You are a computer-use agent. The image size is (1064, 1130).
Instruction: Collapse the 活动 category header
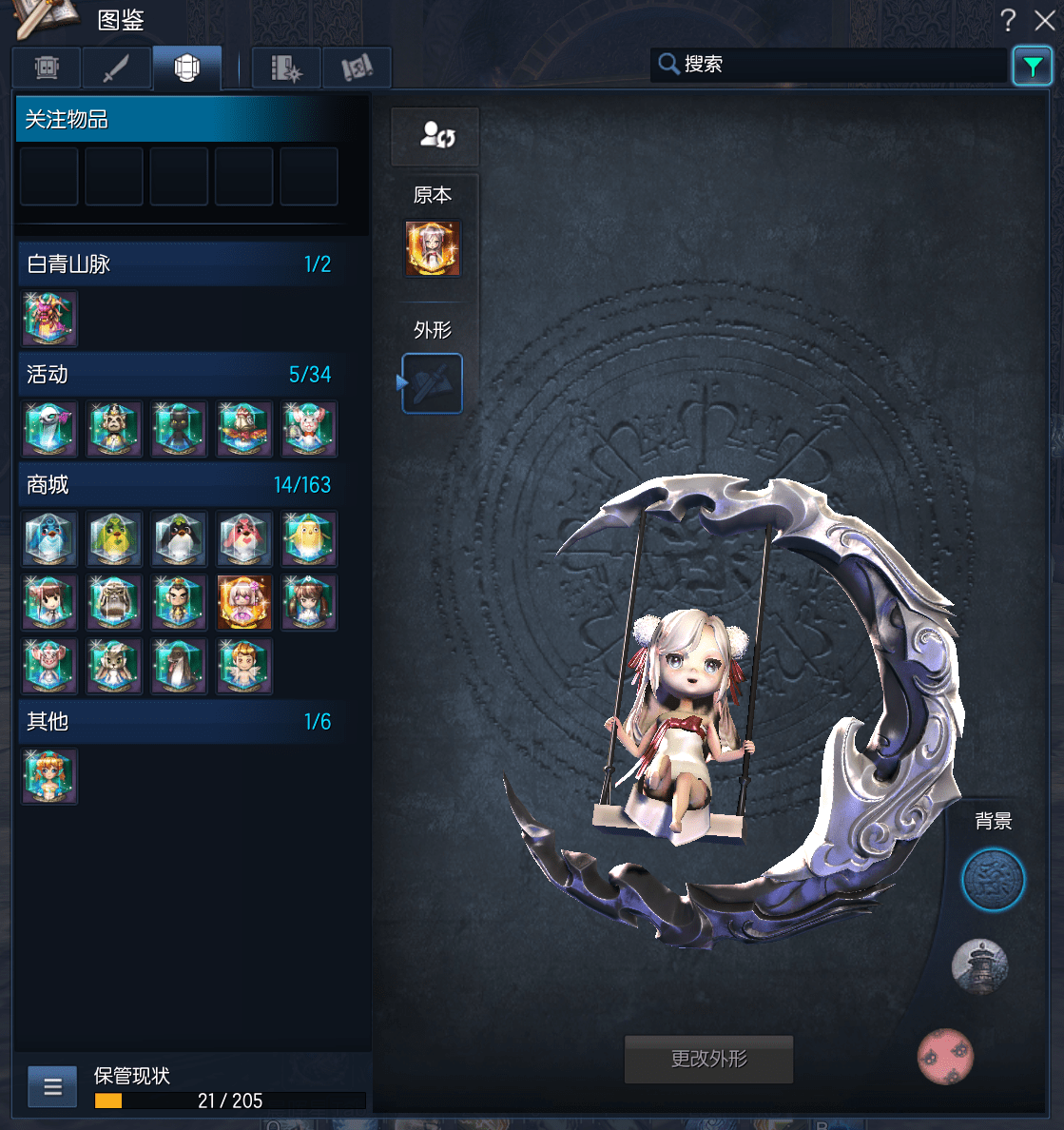[179, 375]
